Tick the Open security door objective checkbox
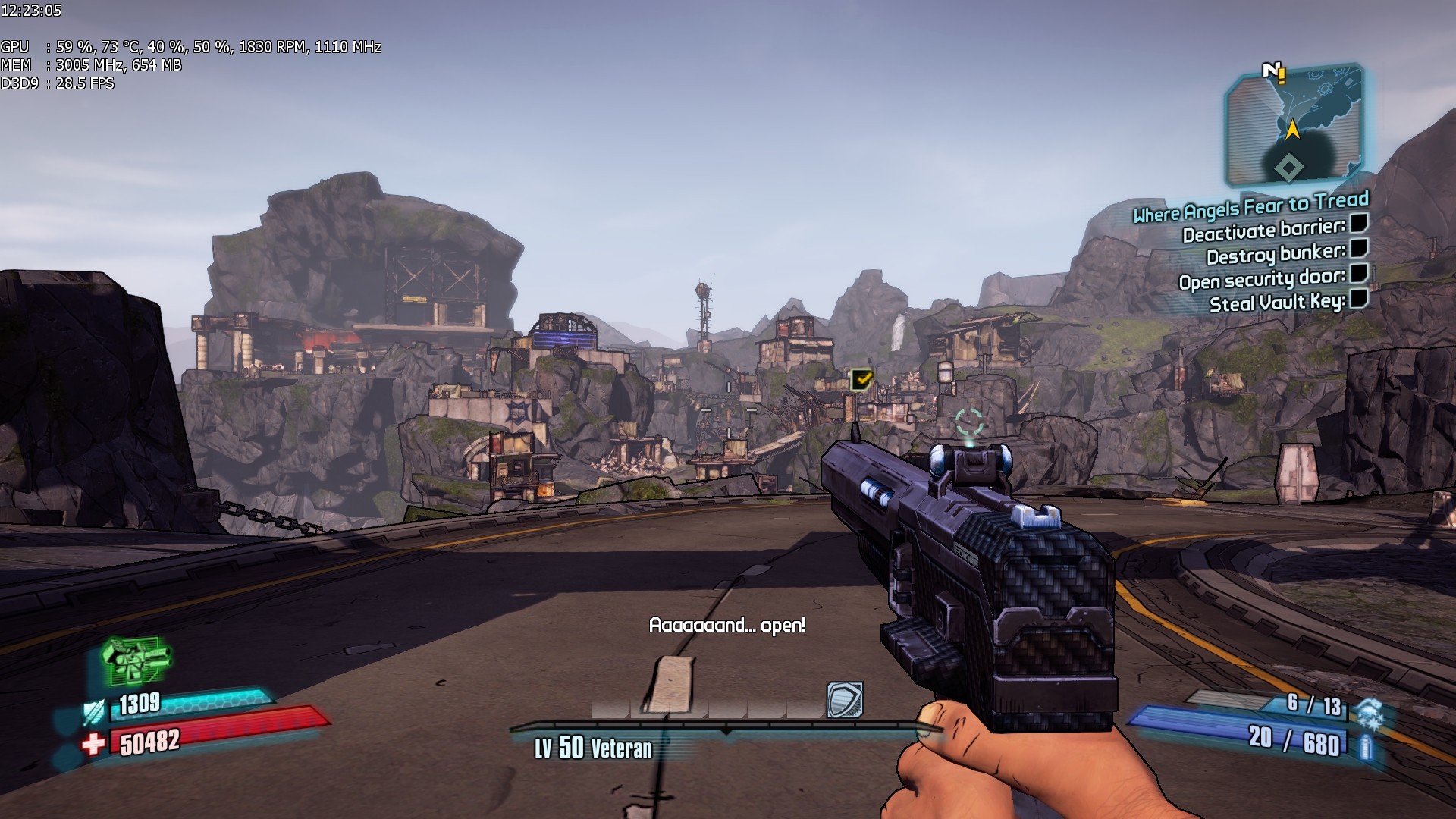Image resolution: width=1456 pixels, height=819 pixels. tap(1359, 273)
